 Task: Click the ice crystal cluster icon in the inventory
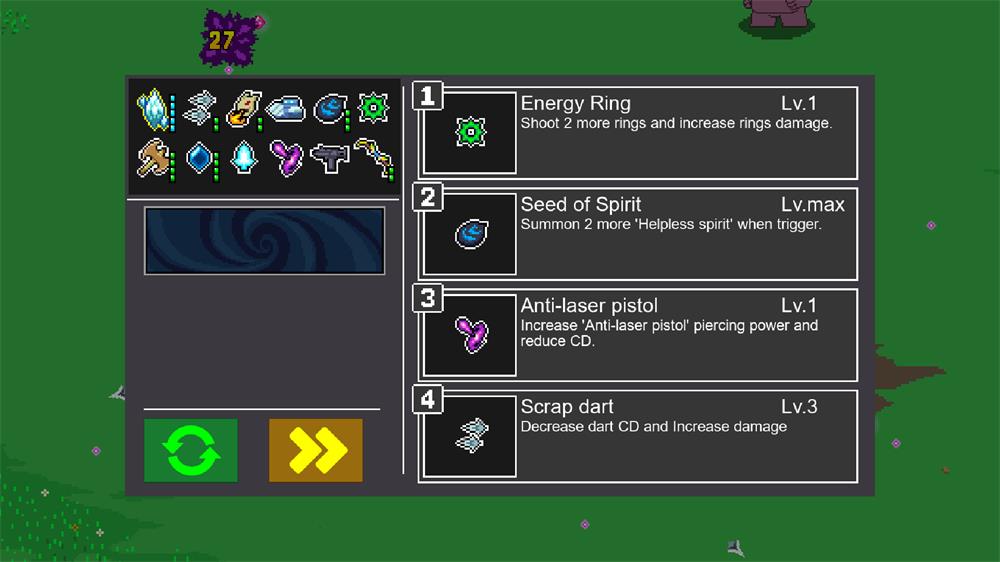pos(154,107)
